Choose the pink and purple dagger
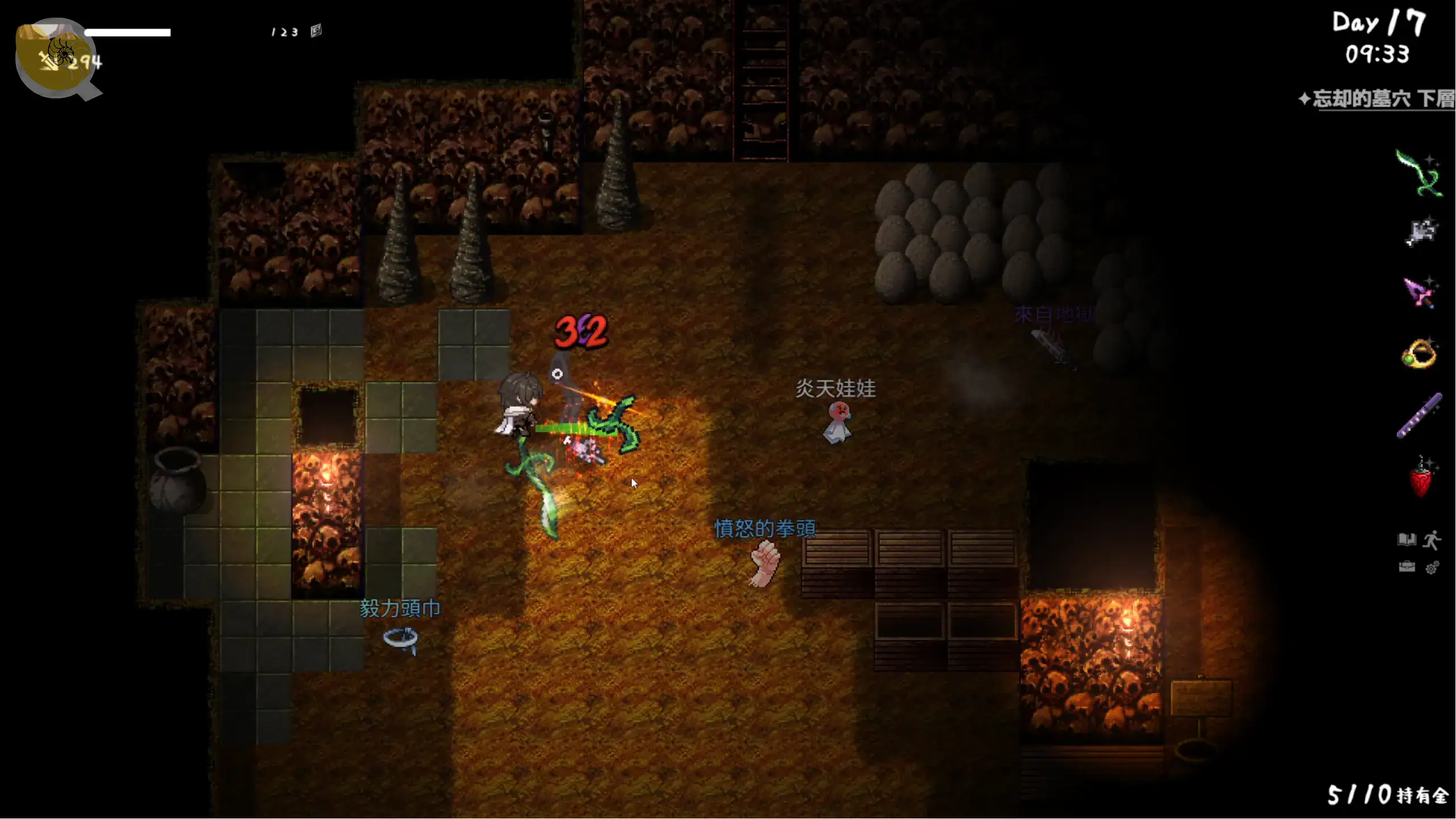 point(1419,292)
